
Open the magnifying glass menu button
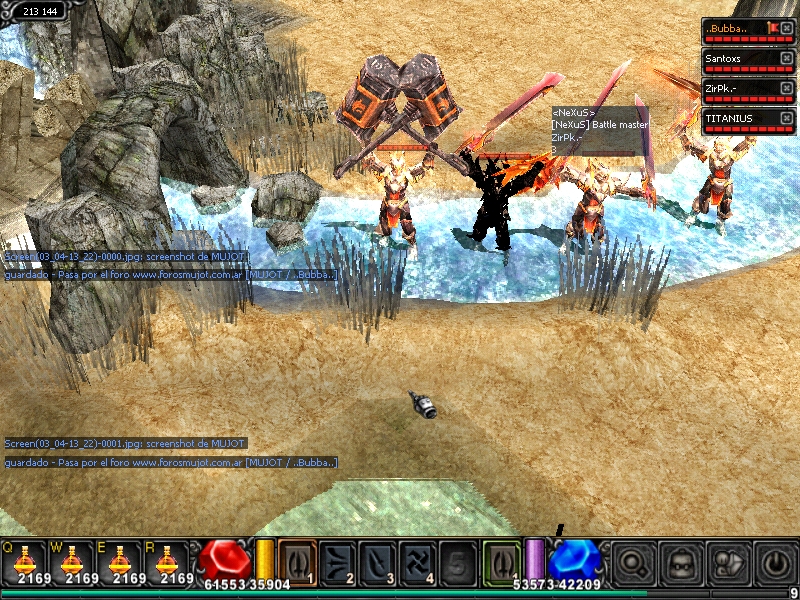633,562
